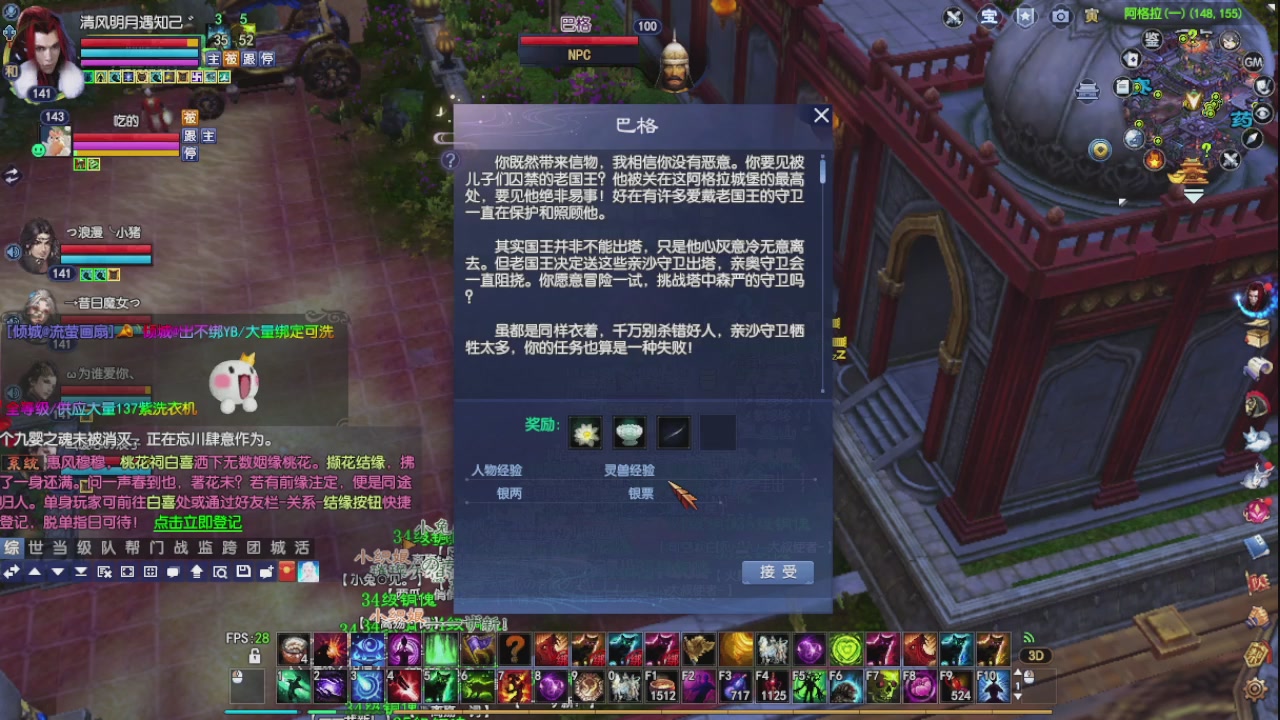Click the crossed swords PK icon near minimap
Image resolution: width=1280 pixels, height=720 pixels.
1230,159
